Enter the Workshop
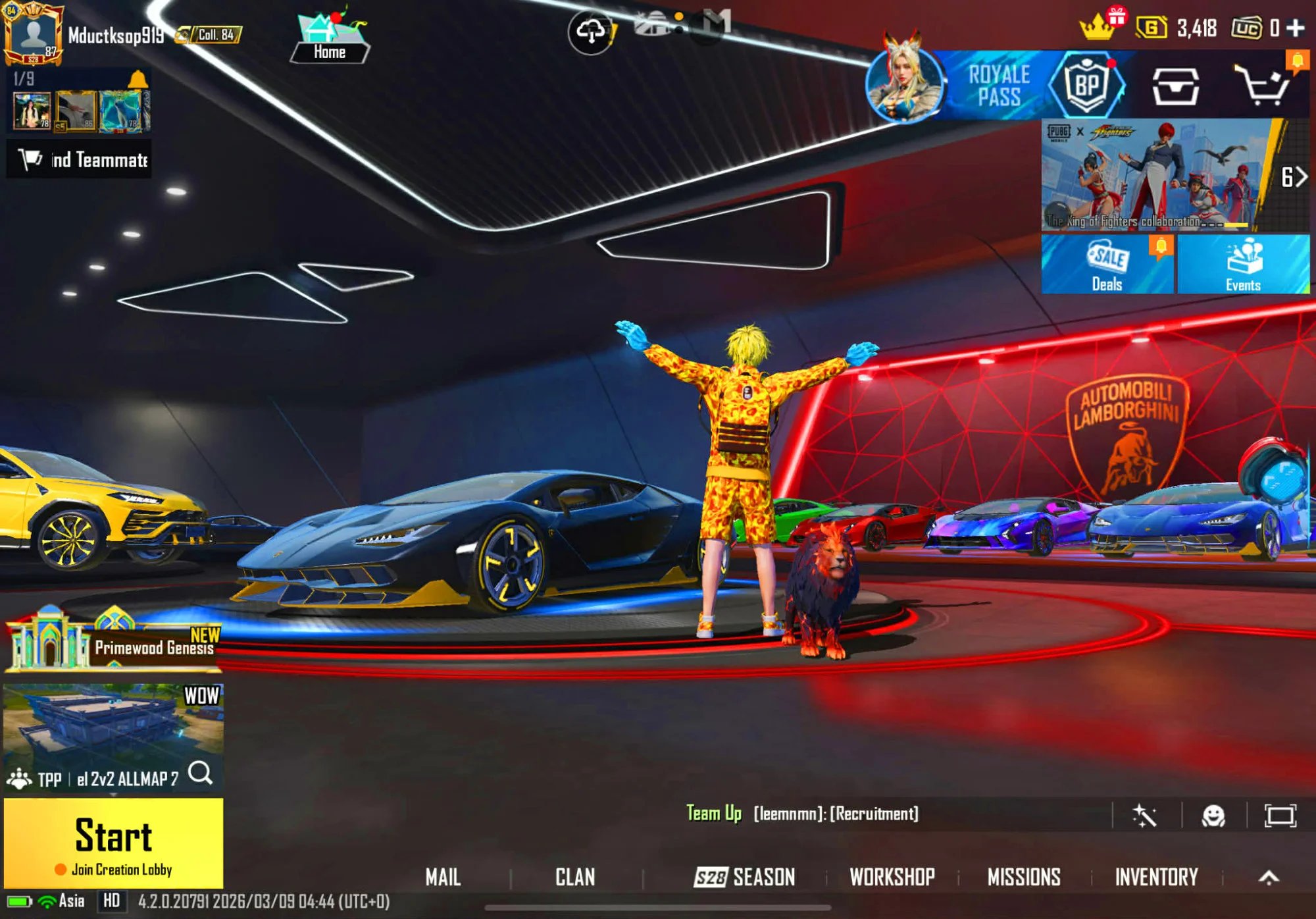Viewport: 1316px width, 919px height. (x=892, y=877)
